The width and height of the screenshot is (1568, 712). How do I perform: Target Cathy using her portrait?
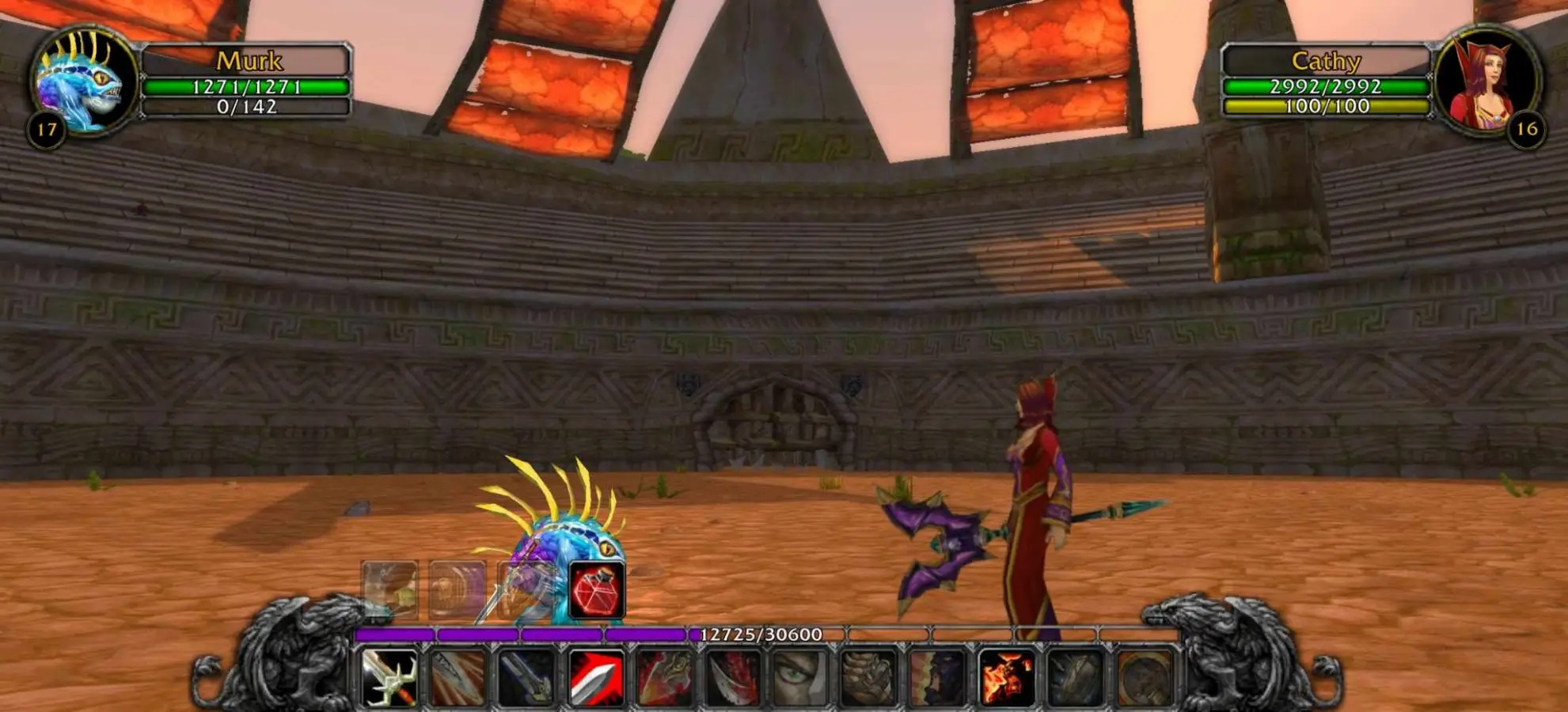1486,81
